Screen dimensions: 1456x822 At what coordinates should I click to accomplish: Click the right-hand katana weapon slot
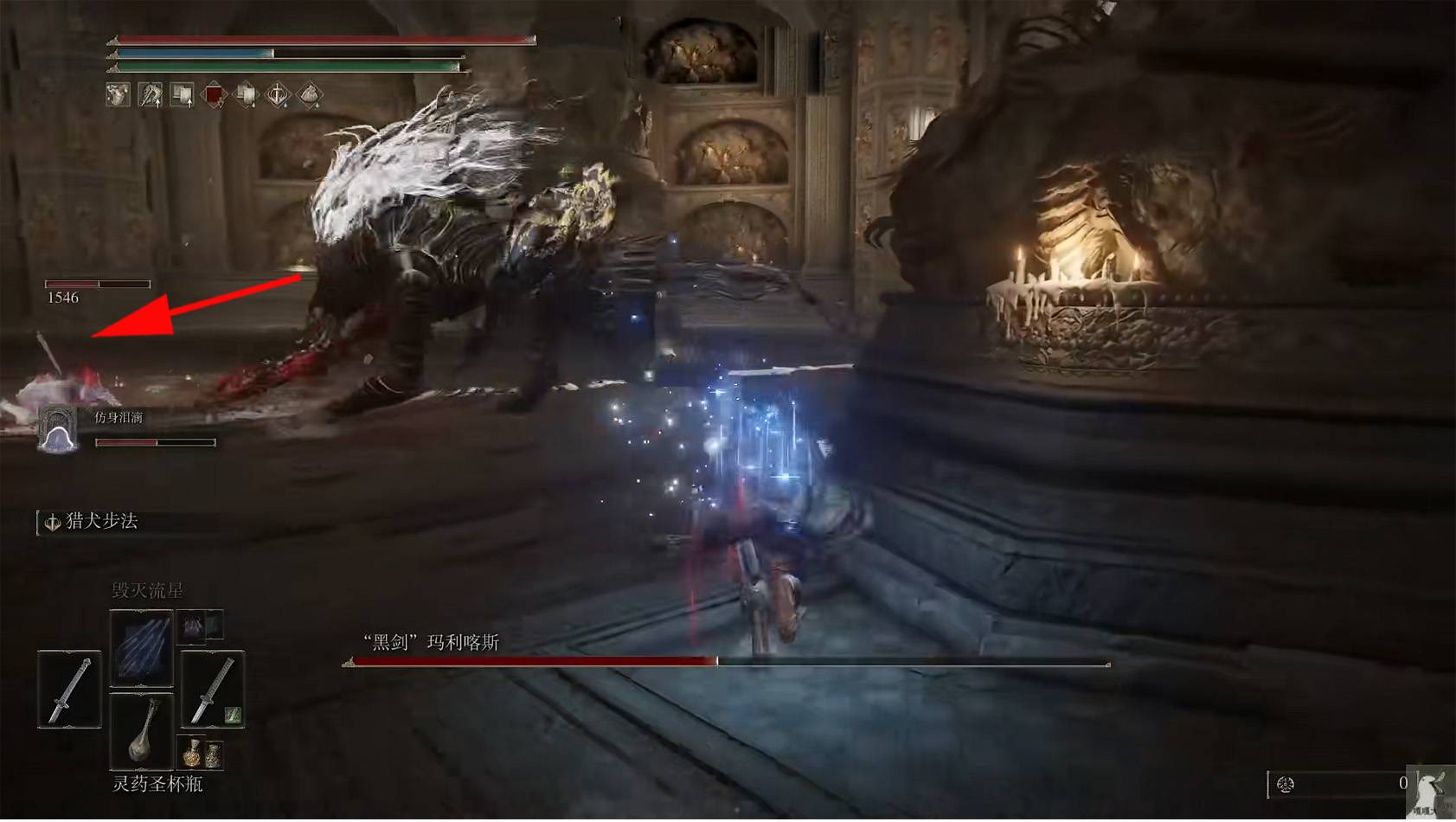[212, 689]
